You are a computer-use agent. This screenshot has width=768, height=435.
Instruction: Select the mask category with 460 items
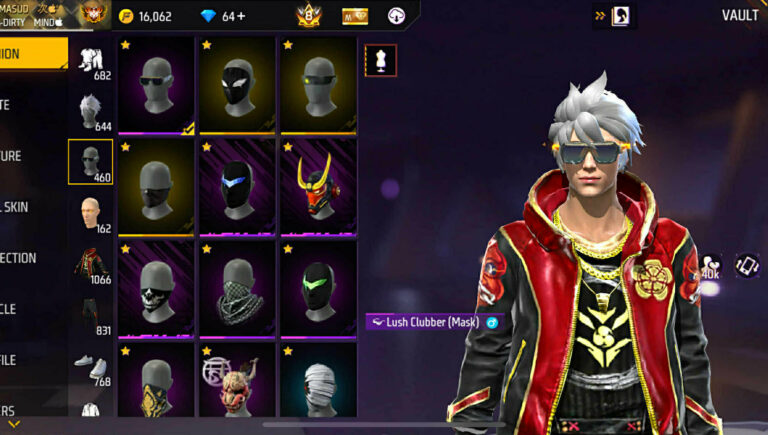click(90, 161)
